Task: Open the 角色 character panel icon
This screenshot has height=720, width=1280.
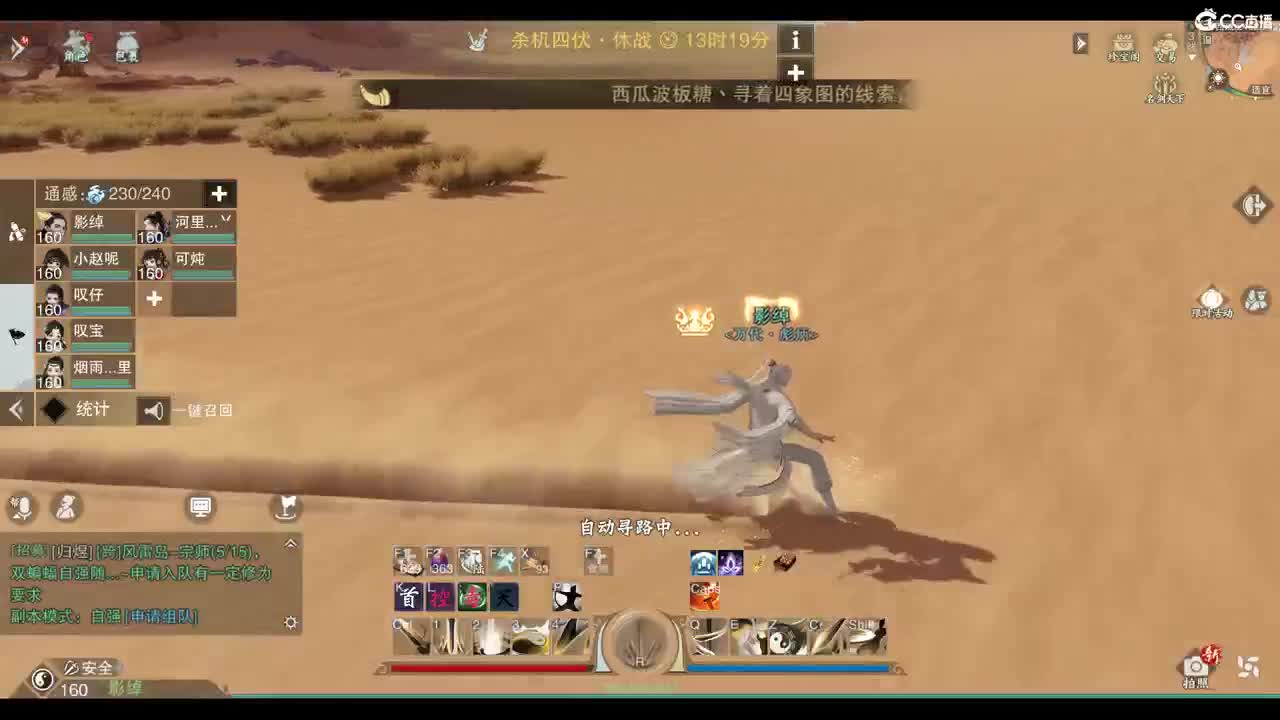Action: [x=78, y=47]
